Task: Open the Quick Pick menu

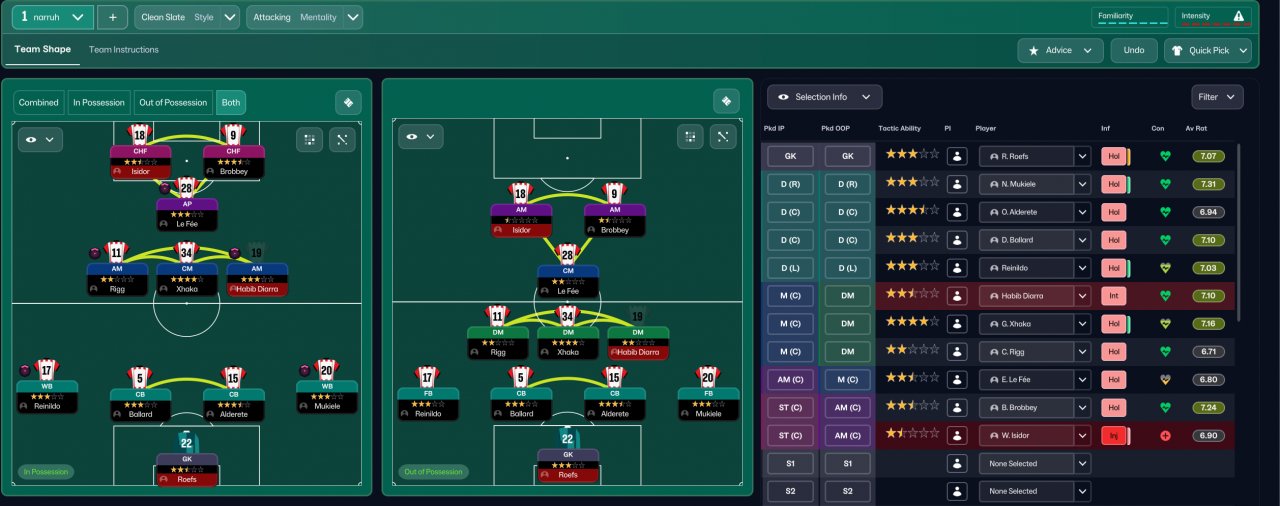Action: [1207, 50]
